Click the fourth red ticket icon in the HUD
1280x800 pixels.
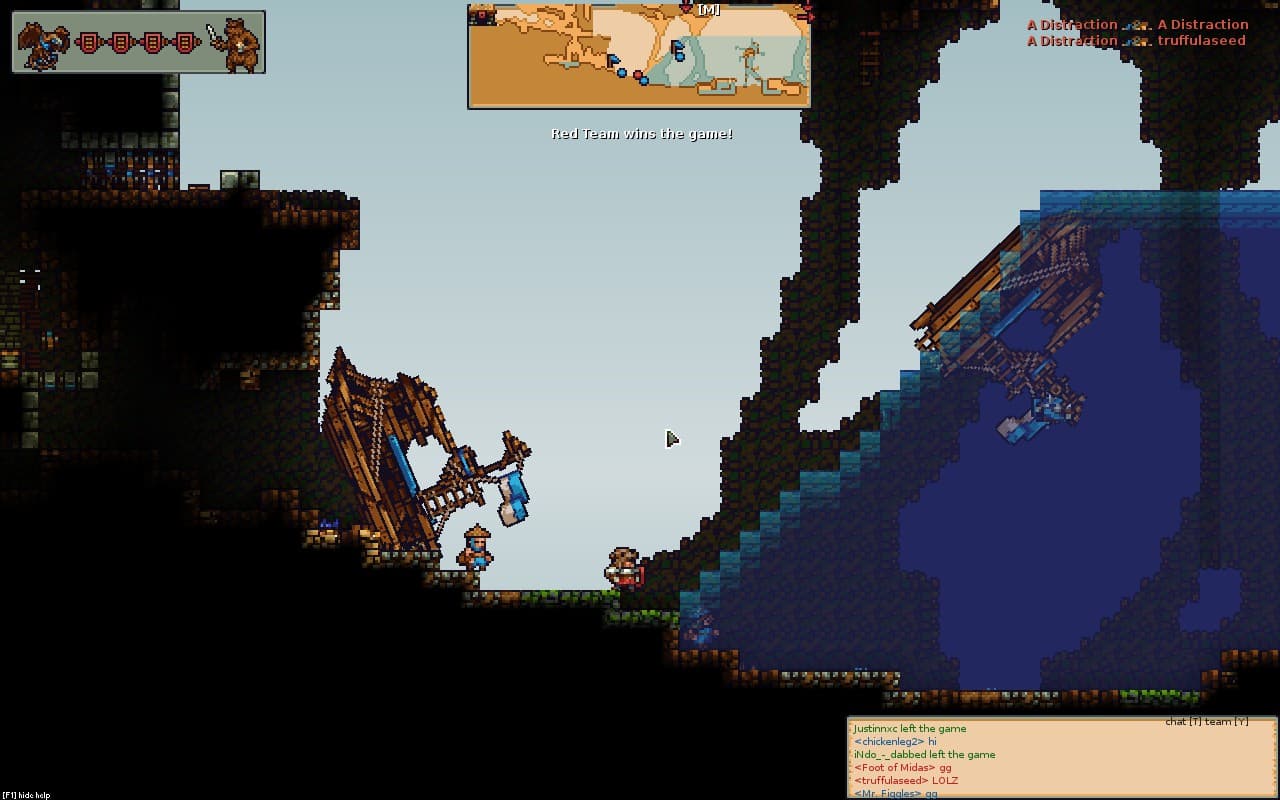coord(186,42)
